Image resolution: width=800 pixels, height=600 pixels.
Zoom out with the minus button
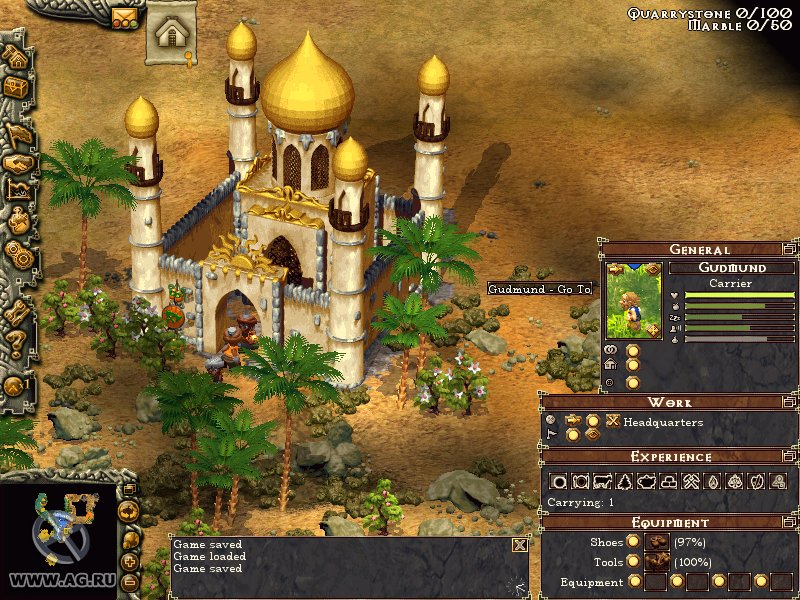tap(129, 580)
